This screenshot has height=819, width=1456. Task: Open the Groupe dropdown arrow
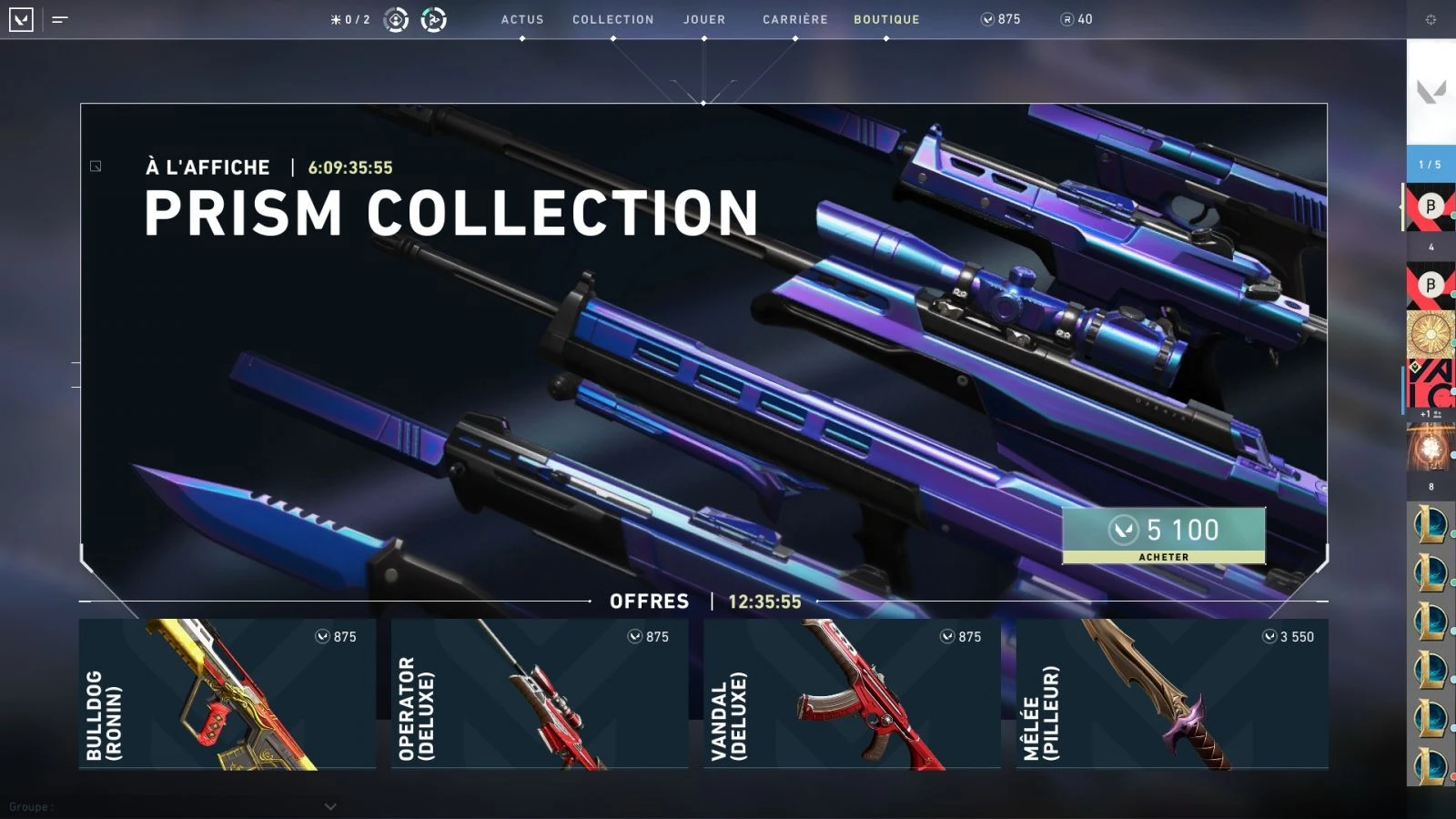pos(330,806)
